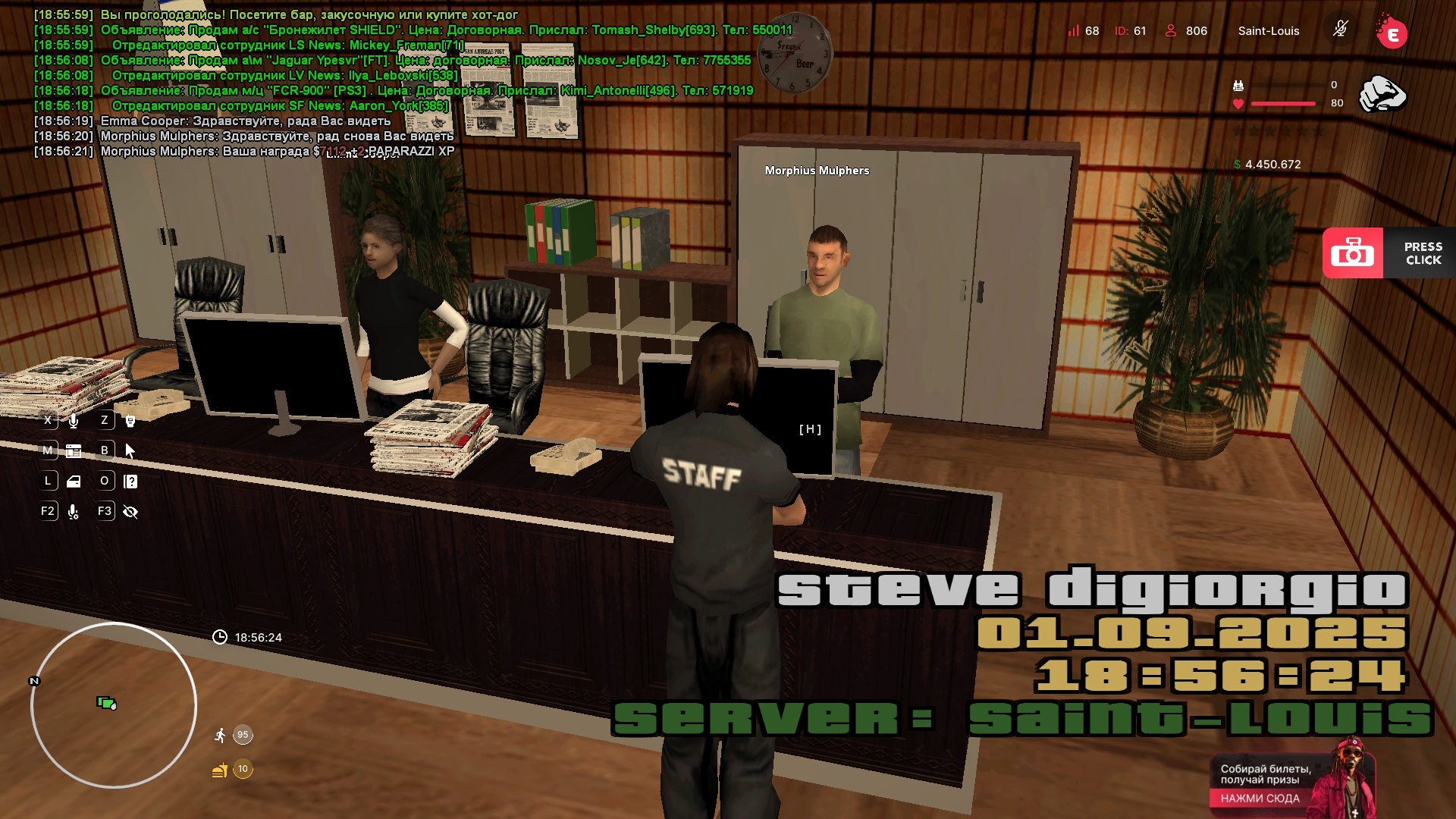1456x819 pixels.
Task: Toggle the muted microphone icon
Action: [x=1340, y=30]
